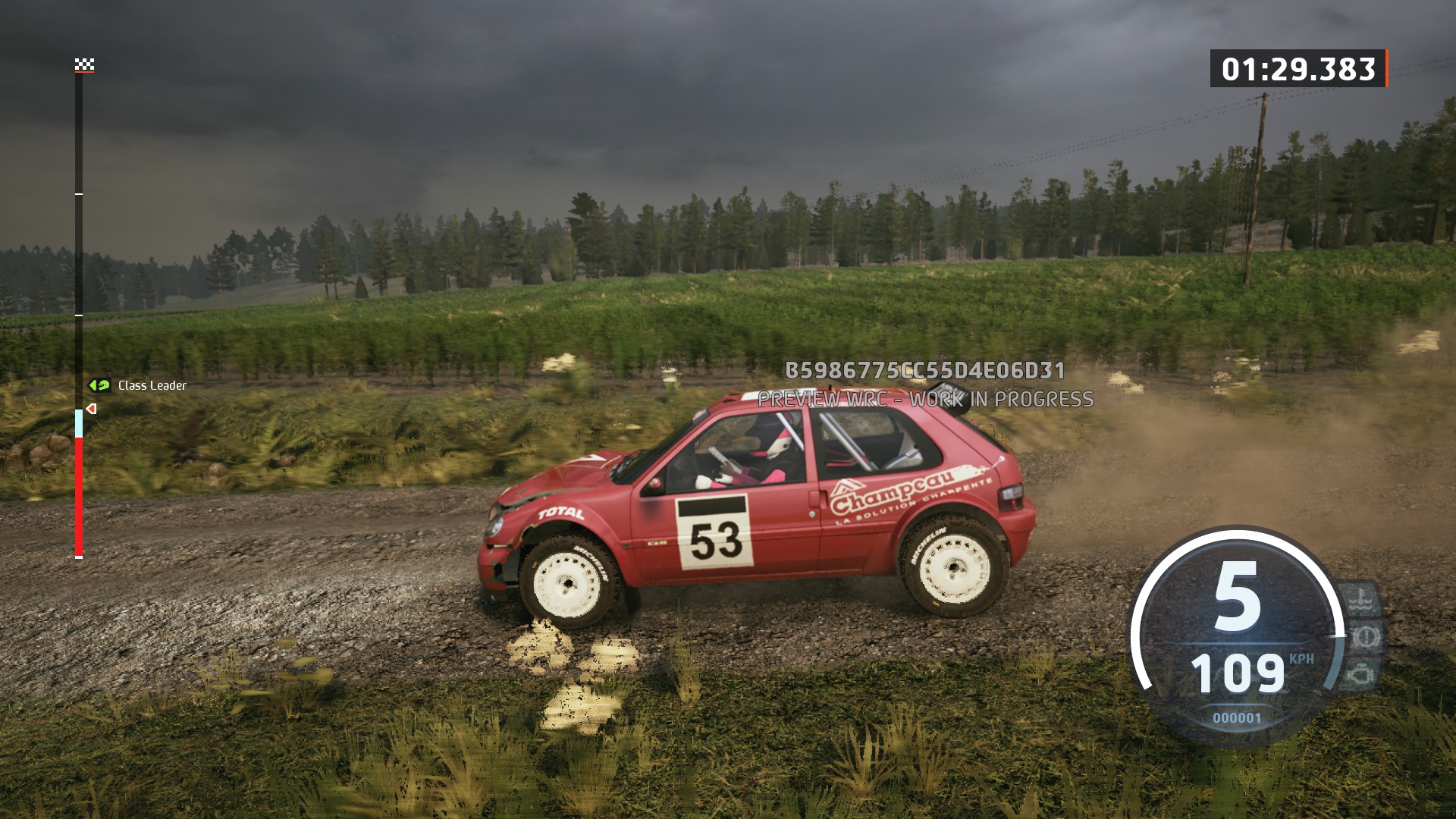Select the Class Leader marker icon

99,385
